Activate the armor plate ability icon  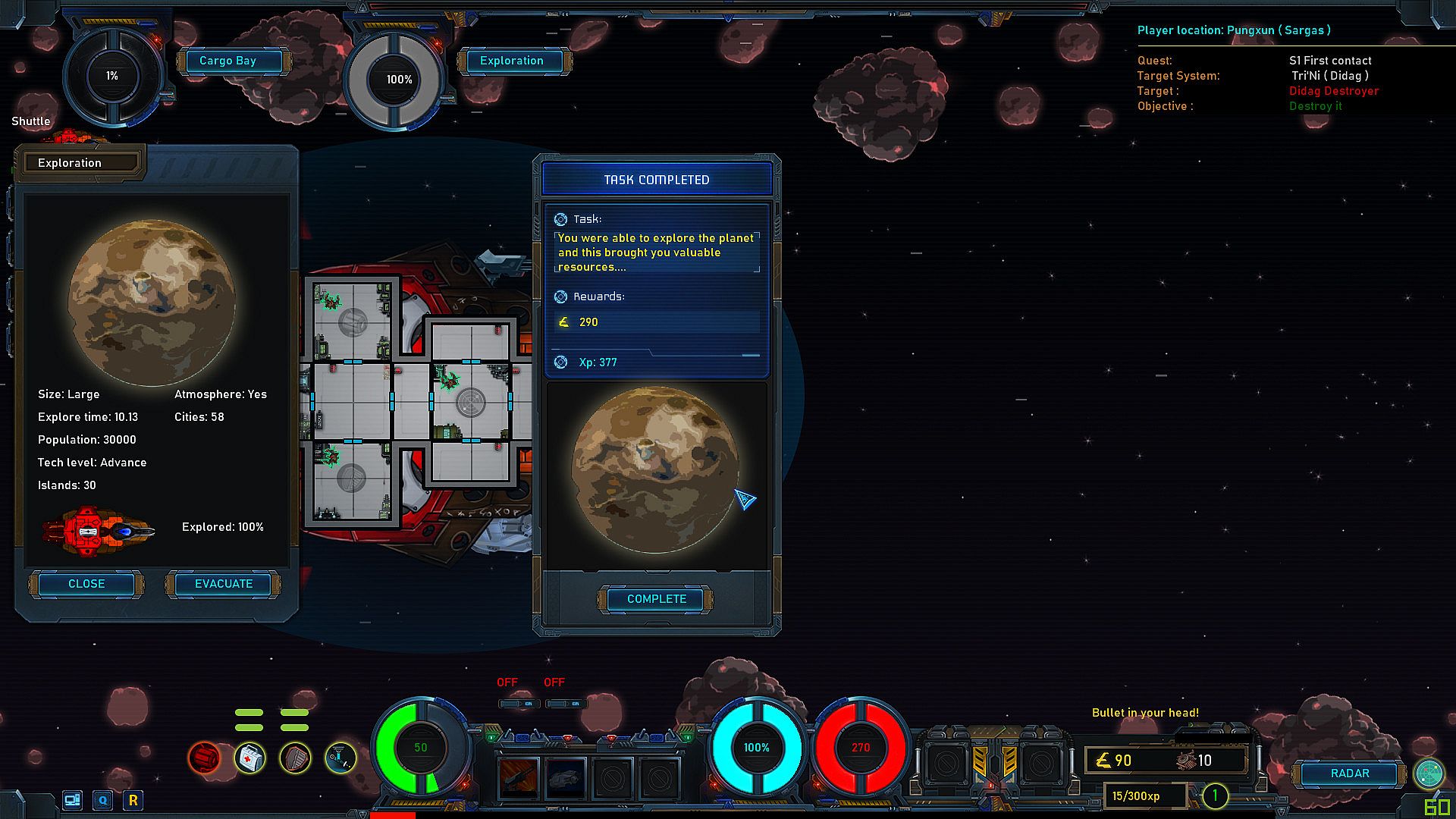click(x=295, y=757)
